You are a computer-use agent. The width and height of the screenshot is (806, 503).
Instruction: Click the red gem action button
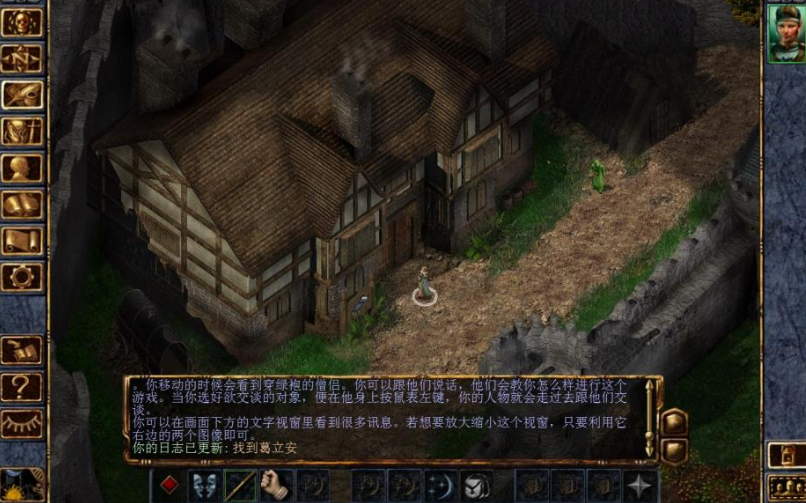[169, 486]
